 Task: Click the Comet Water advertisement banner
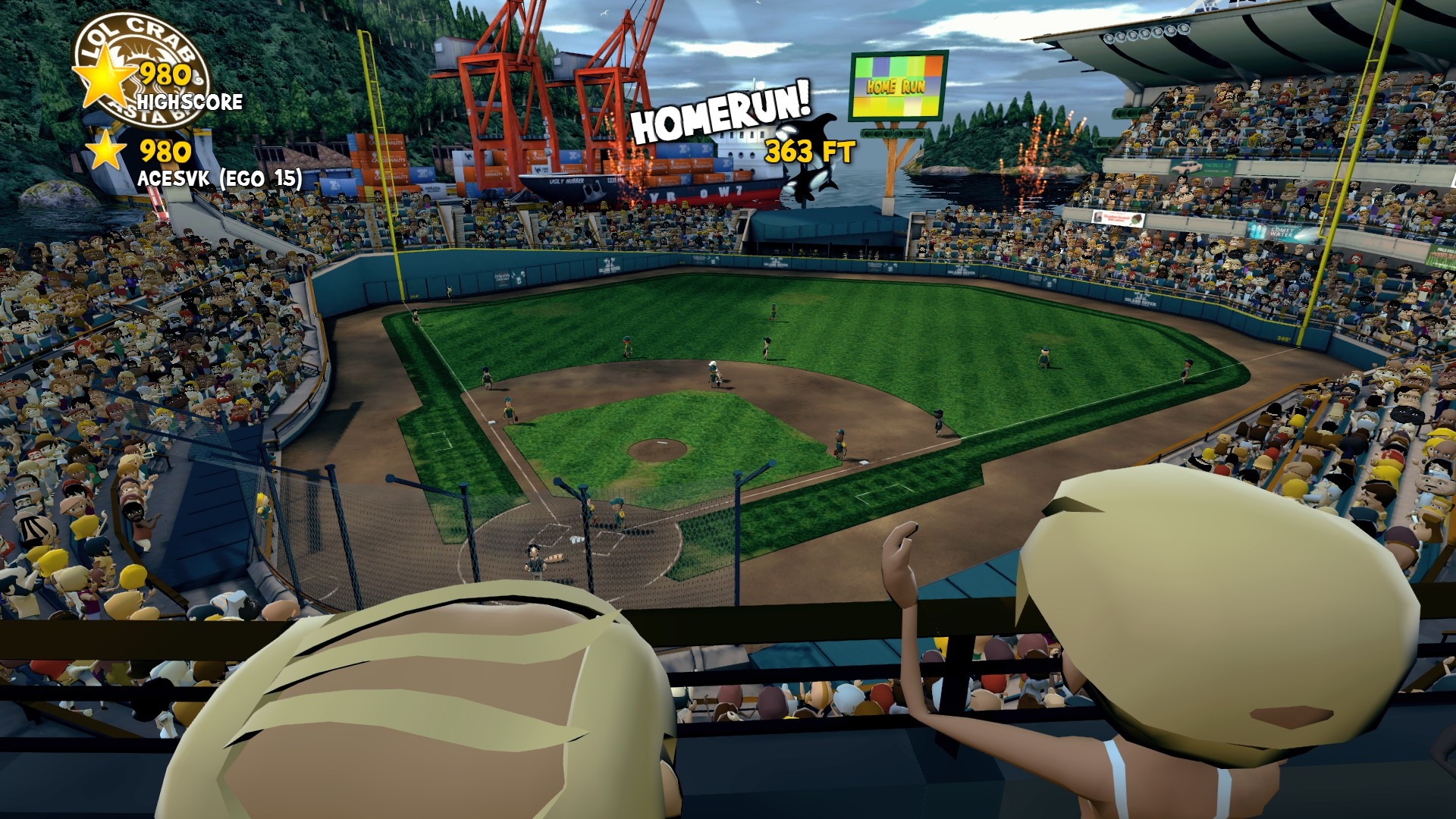pos(1282,233)
